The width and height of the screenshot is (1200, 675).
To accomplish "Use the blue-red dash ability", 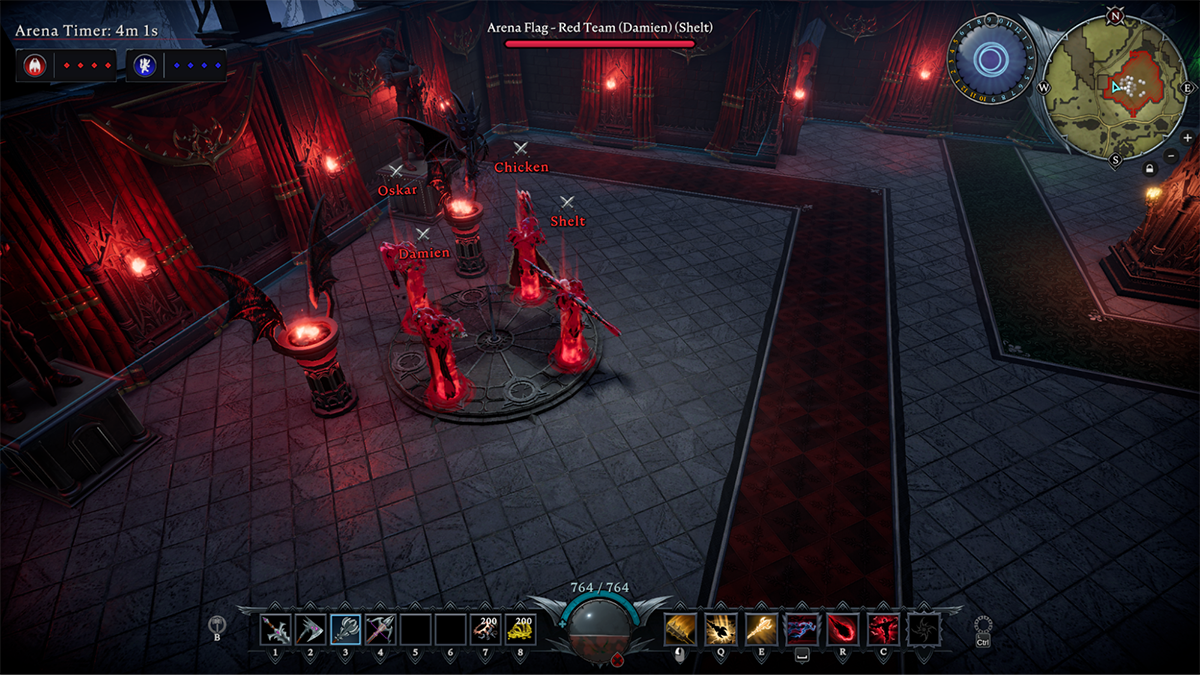I will pyautogui.click(x=802, y=629).
